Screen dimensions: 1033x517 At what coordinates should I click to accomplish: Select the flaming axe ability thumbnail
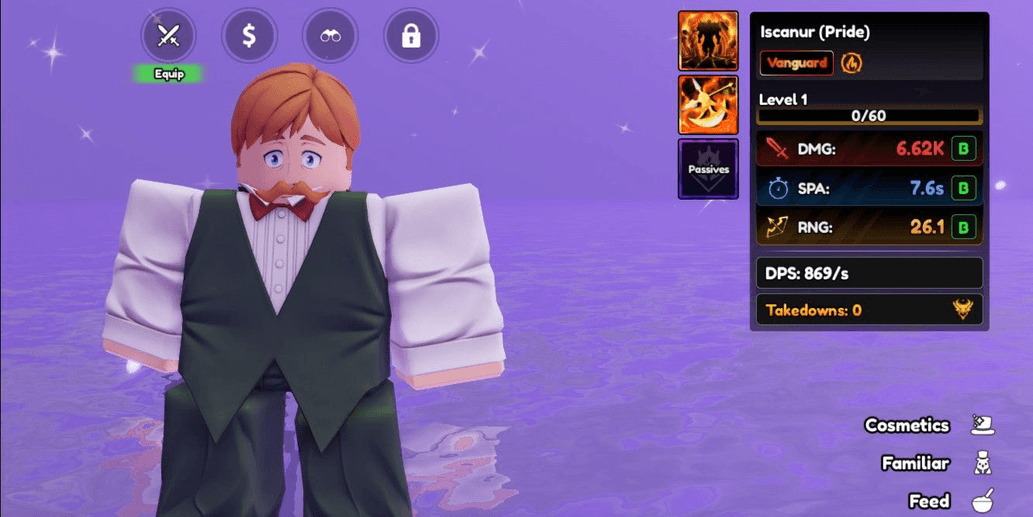click(708, 105)
